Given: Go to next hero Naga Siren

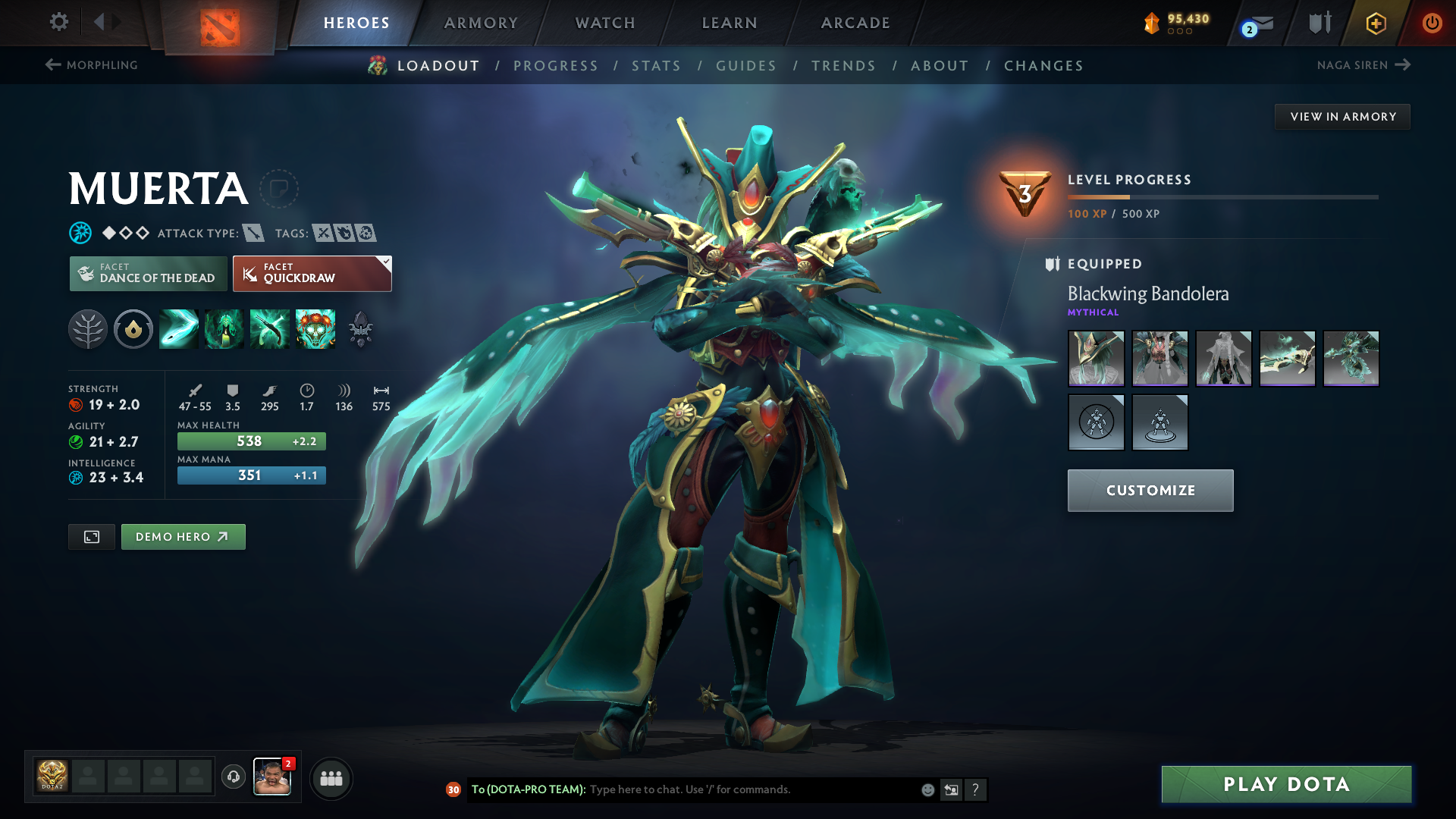Looking at the screenshot, I should click(1363, 65).
